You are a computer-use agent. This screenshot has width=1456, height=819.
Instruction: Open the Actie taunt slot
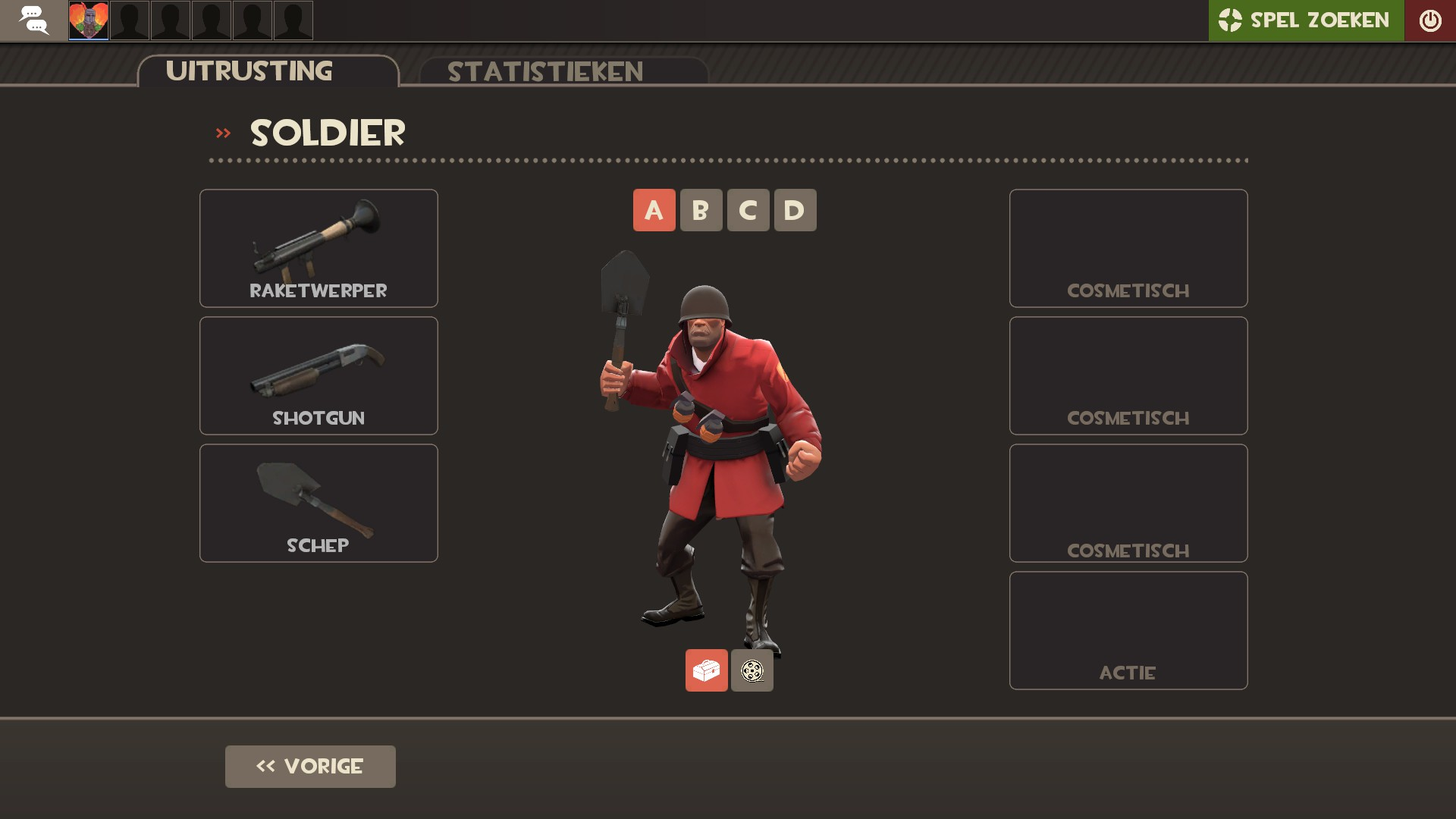pos(1128,630)
